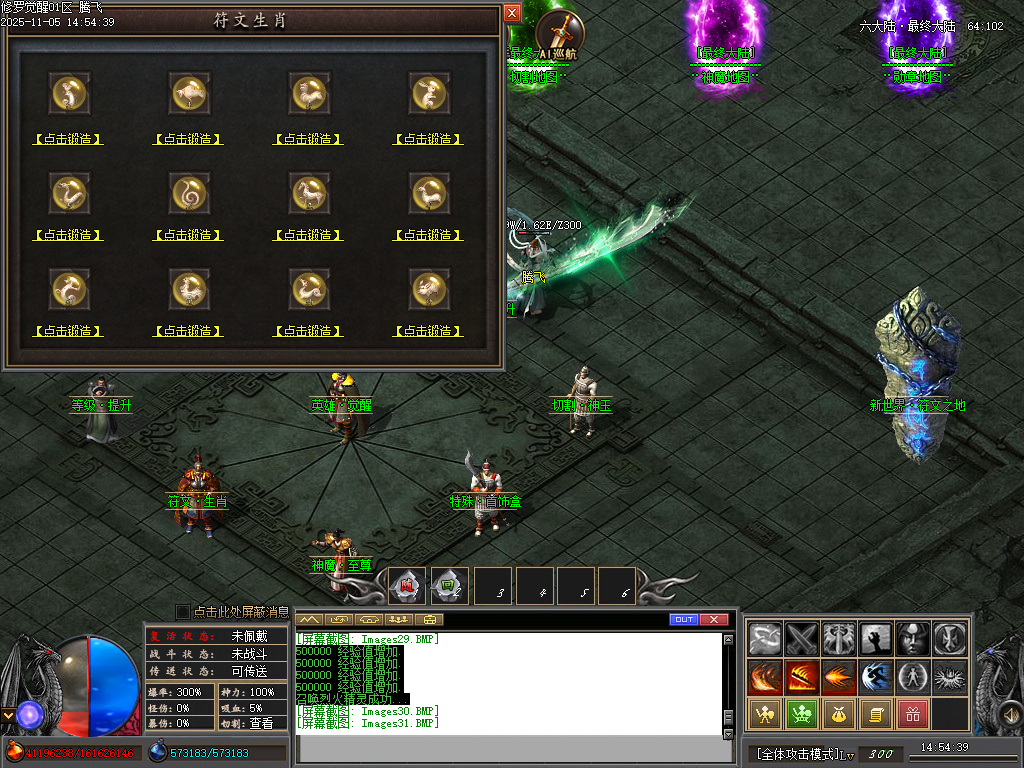Open the 切割 查看 view button
The width and height of the screenshot is (1024, 768).
coord(261,723)
